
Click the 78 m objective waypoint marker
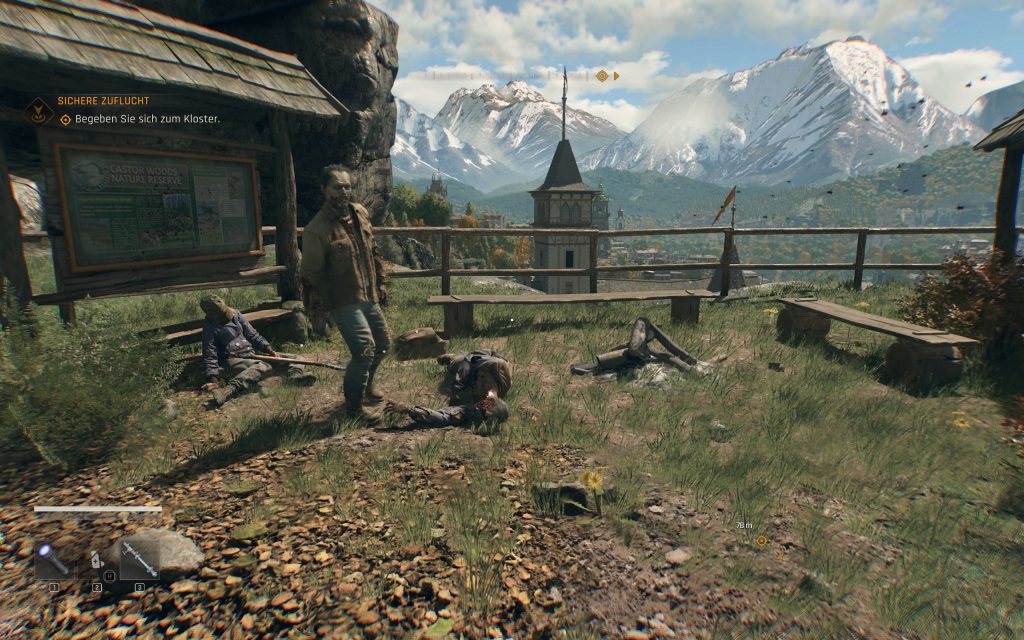point(761,541)
